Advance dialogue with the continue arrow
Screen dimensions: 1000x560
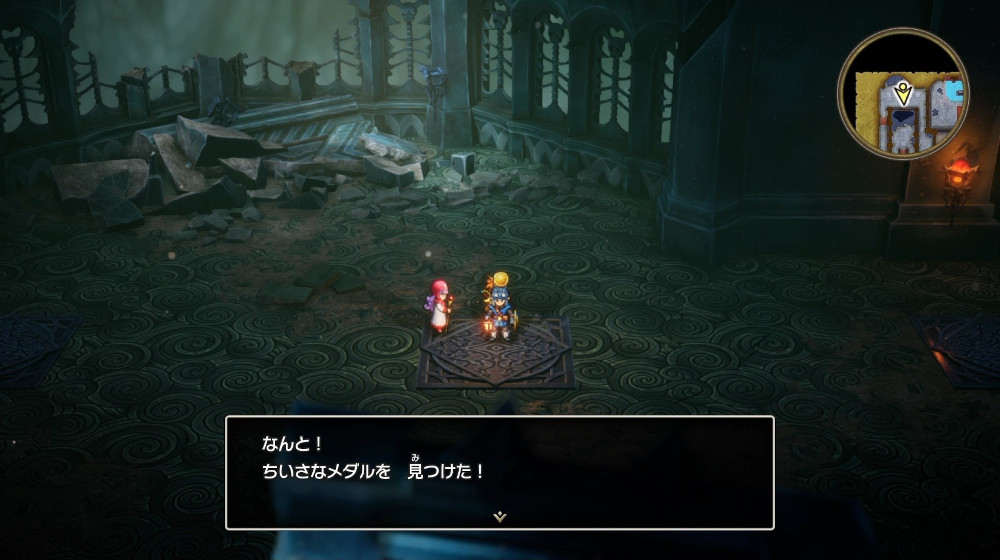pyautogui.click(x=499, y=516)
